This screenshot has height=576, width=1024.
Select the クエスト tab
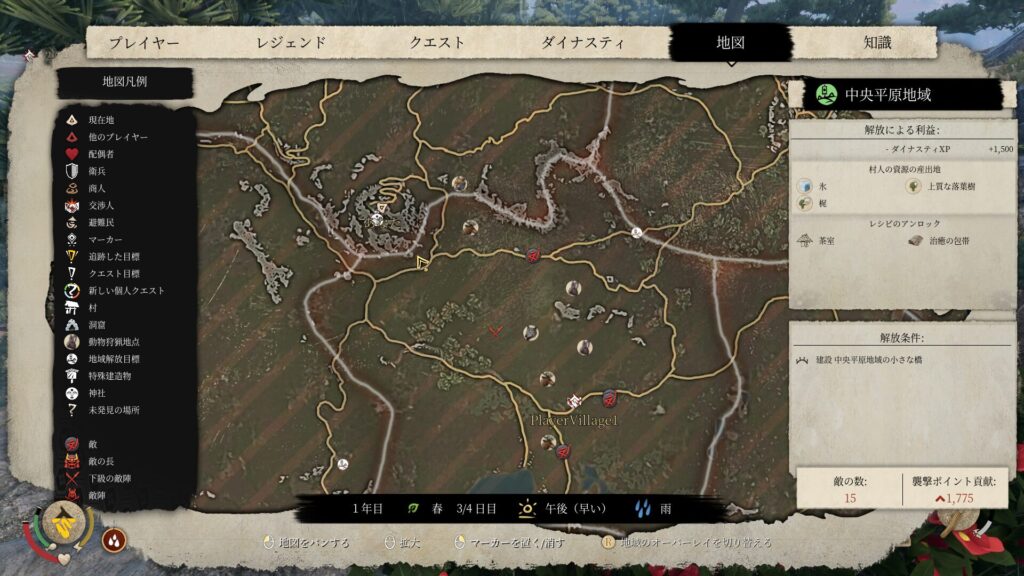[437, 43]
